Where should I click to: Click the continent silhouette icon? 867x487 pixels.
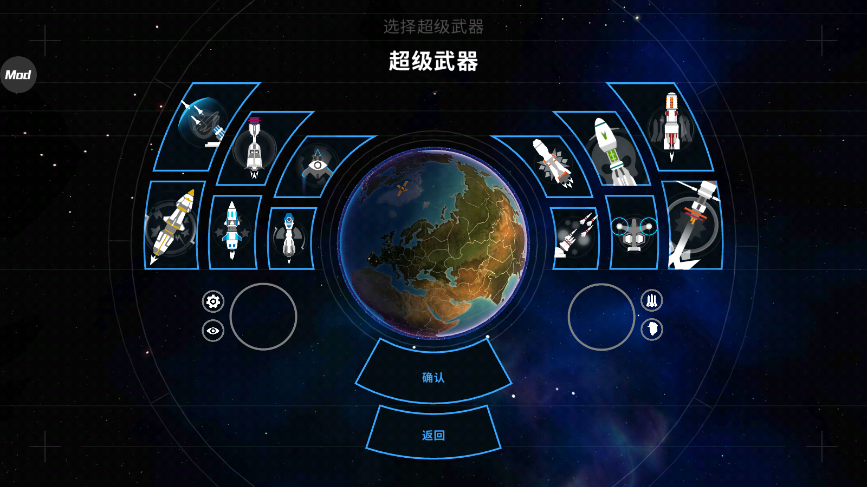click(x=652, y=329)
